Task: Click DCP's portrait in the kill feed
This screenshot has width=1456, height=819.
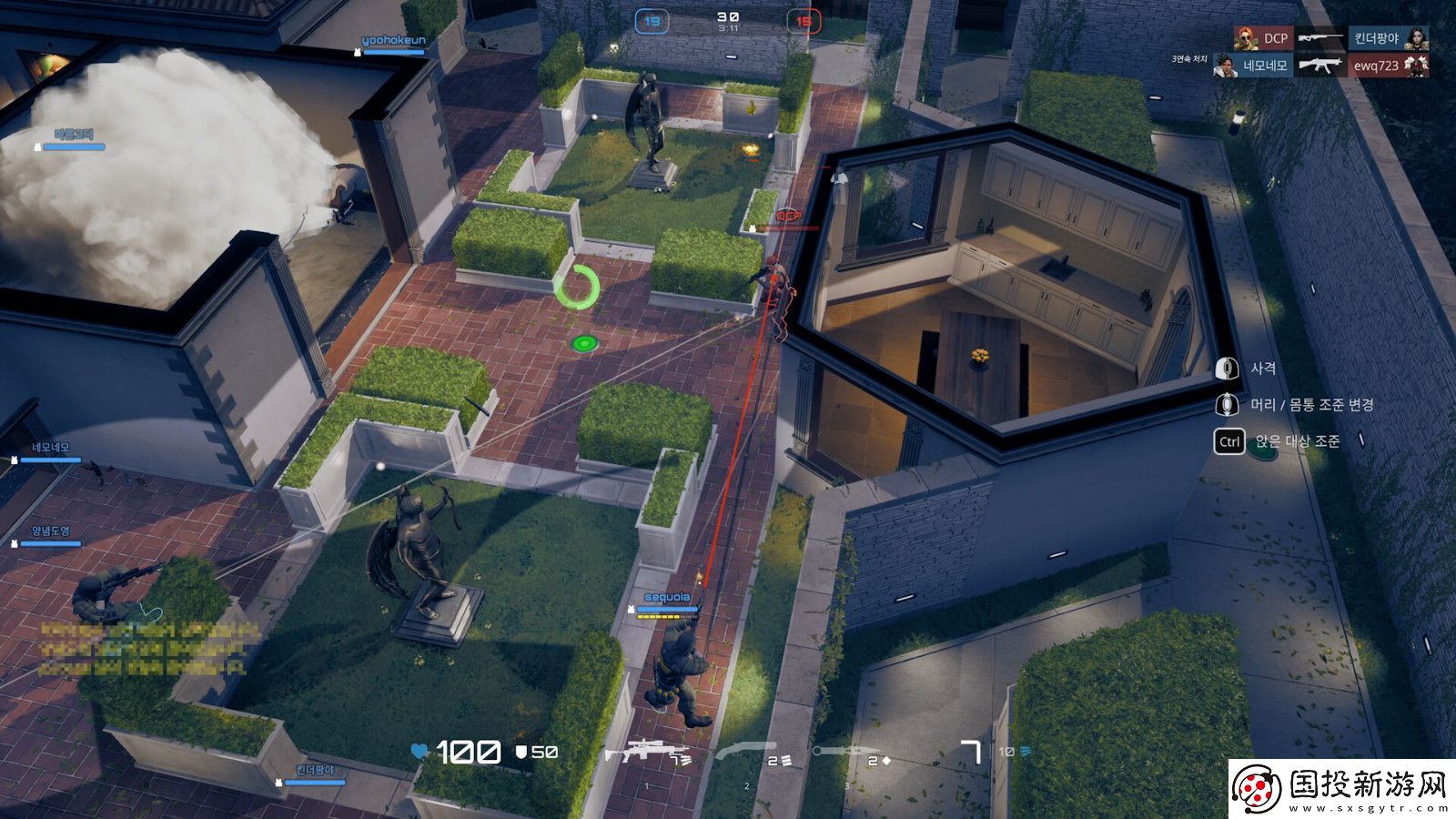Action: point(1246,38)
